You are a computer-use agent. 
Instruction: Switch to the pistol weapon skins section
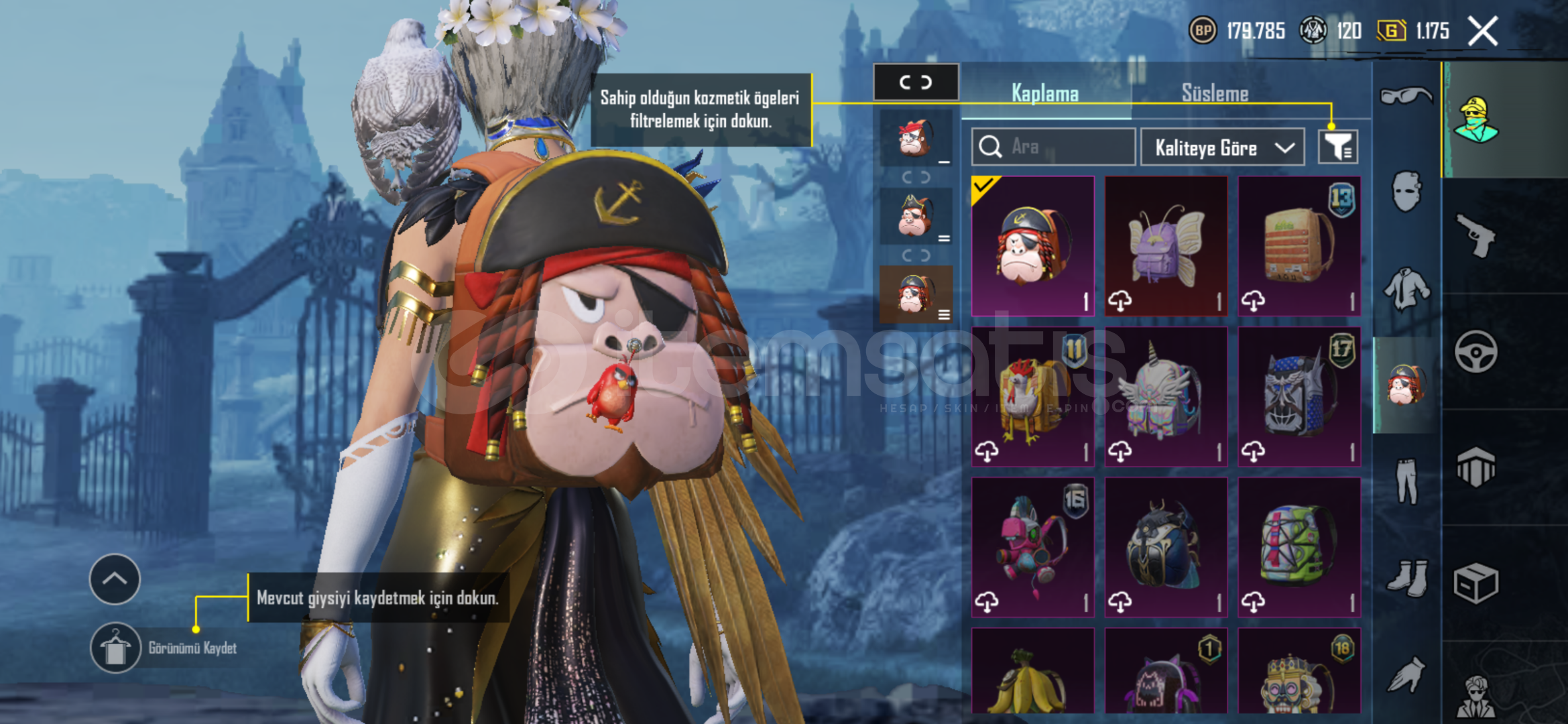click(1475, 235)
